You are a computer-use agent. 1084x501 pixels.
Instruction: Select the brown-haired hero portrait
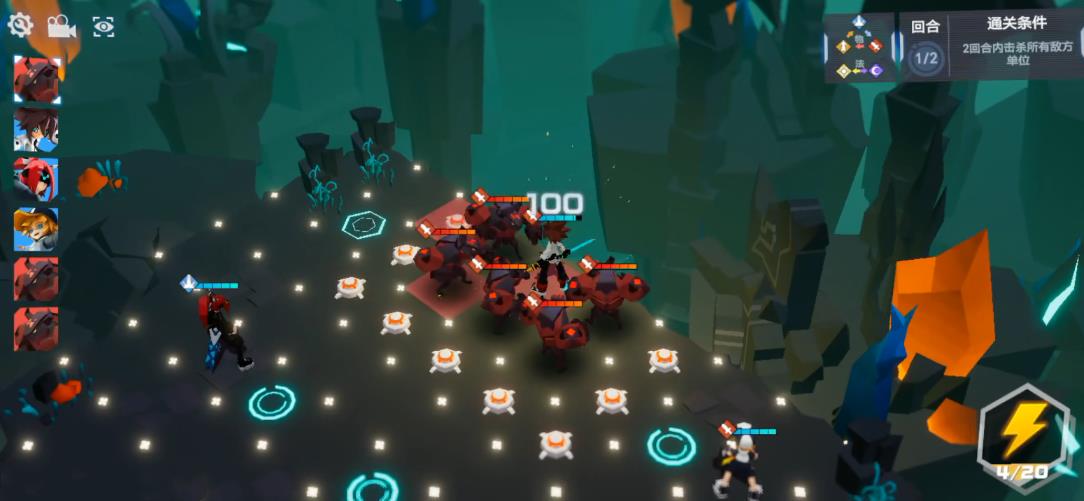pyautogui.click(x=36, y=130)
